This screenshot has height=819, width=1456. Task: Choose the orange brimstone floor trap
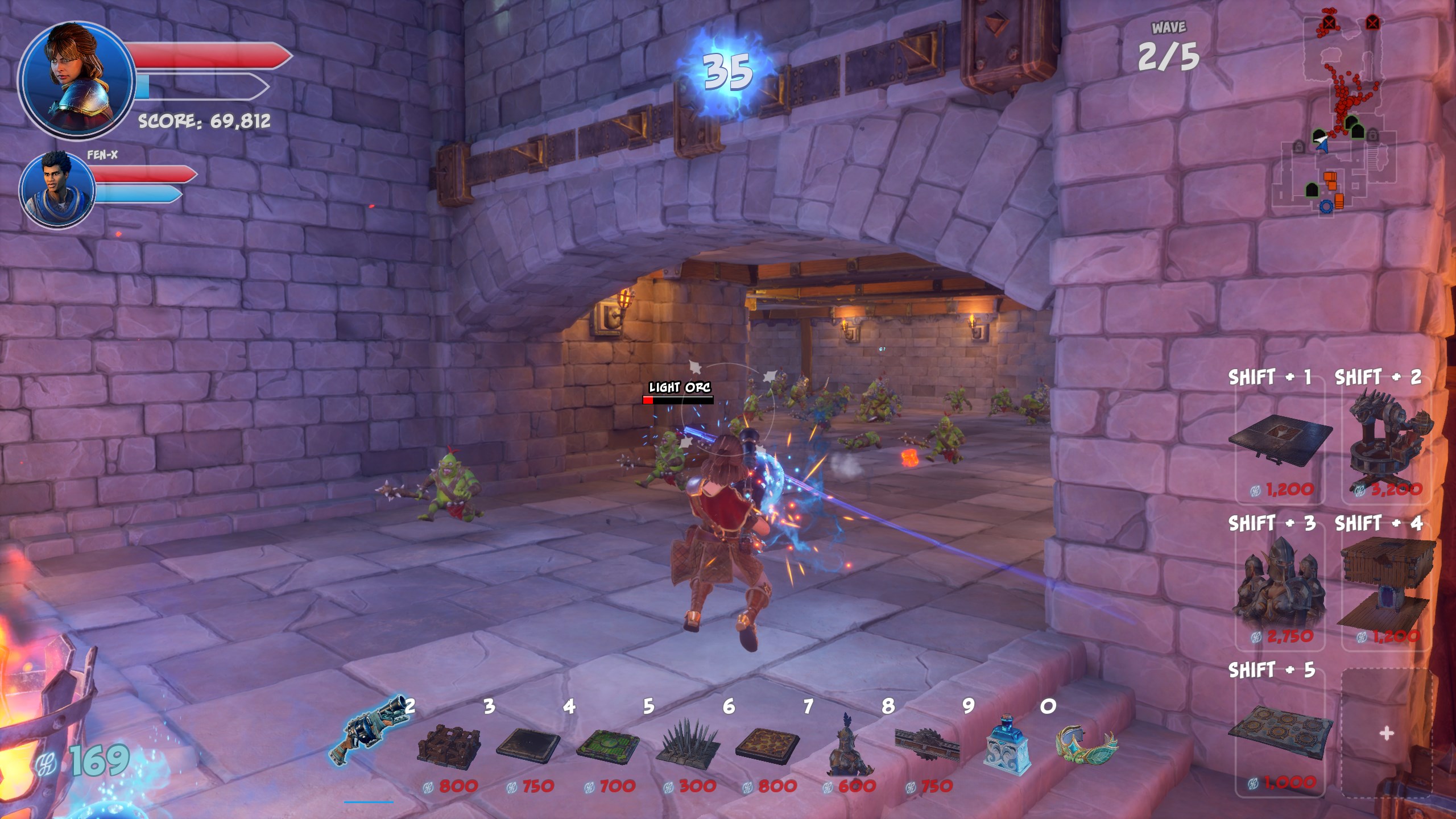pyautogui.click(x=767, y=745)
